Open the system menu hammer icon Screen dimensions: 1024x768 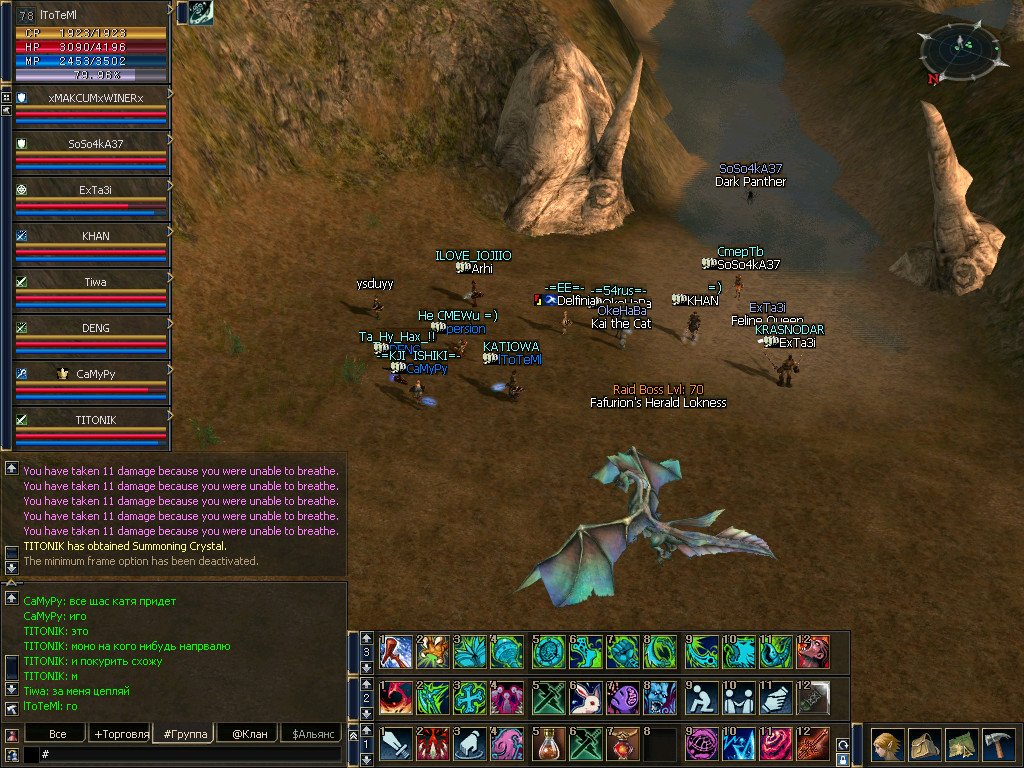[x=999, y=745]
